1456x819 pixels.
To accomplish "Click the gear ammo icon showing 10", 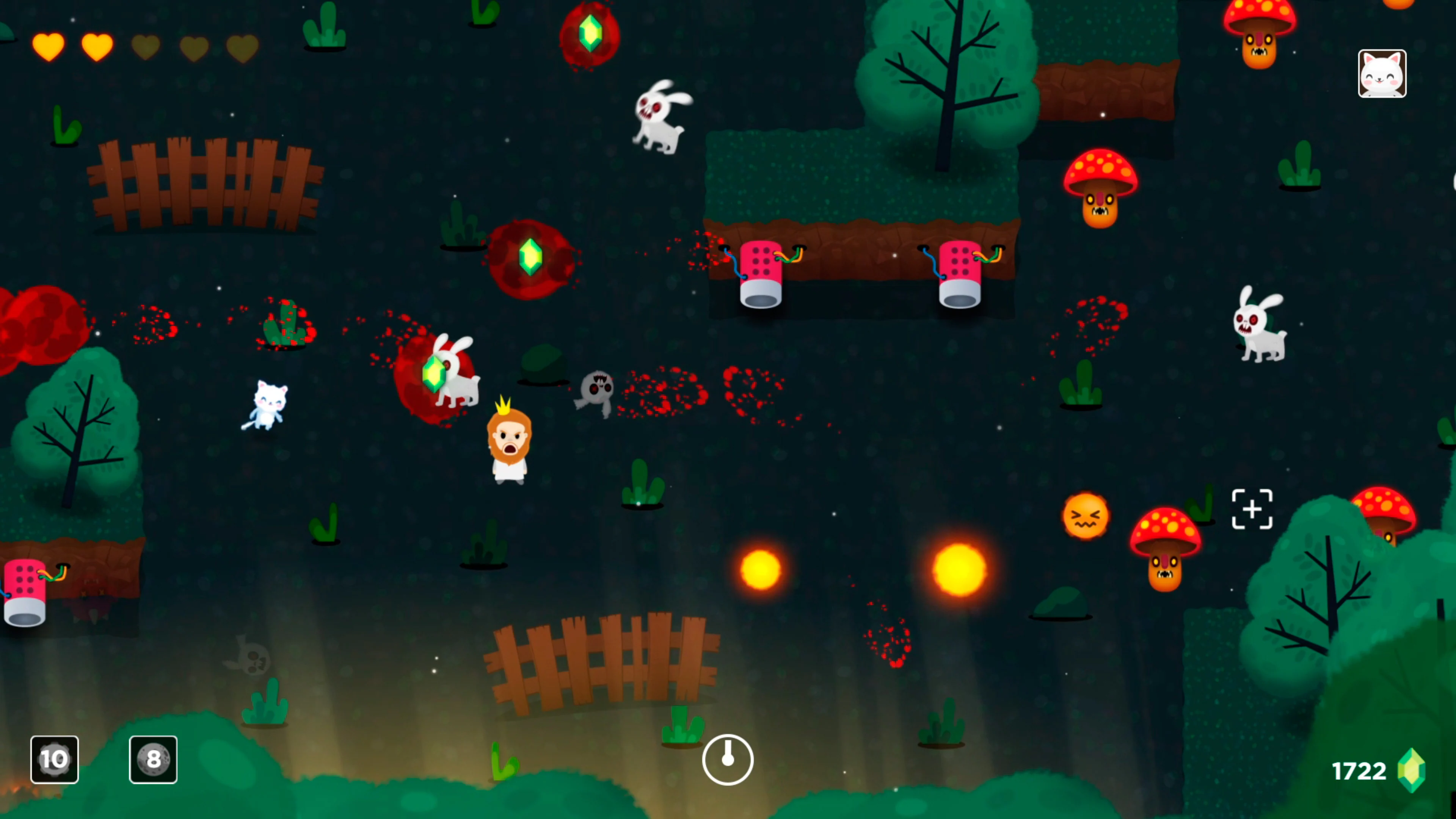I will [54, 759].
